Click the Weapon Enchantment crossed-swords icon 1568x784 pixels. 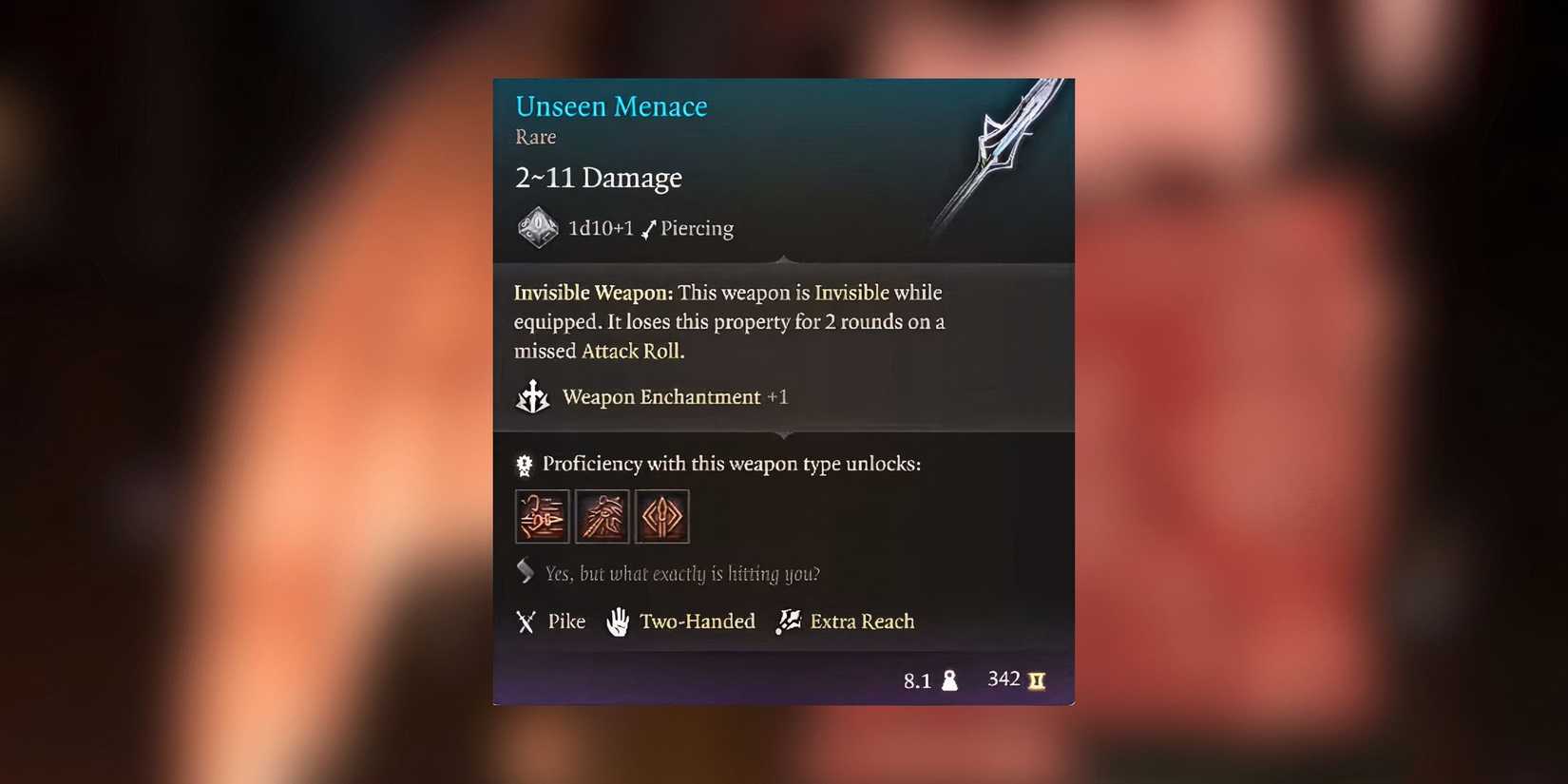pyautogui.click(x=533, y=397)
